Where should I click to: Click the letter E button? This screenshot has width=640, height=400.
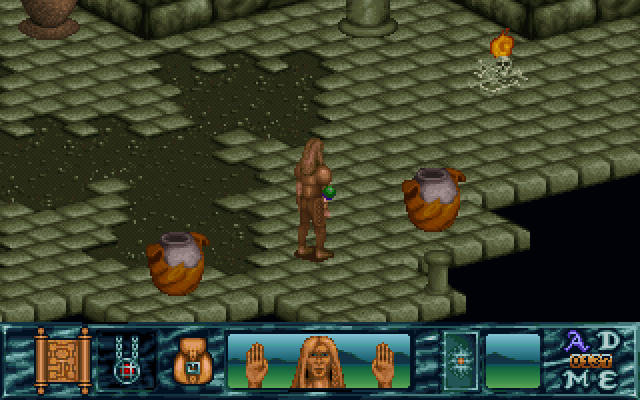point(608,378)
